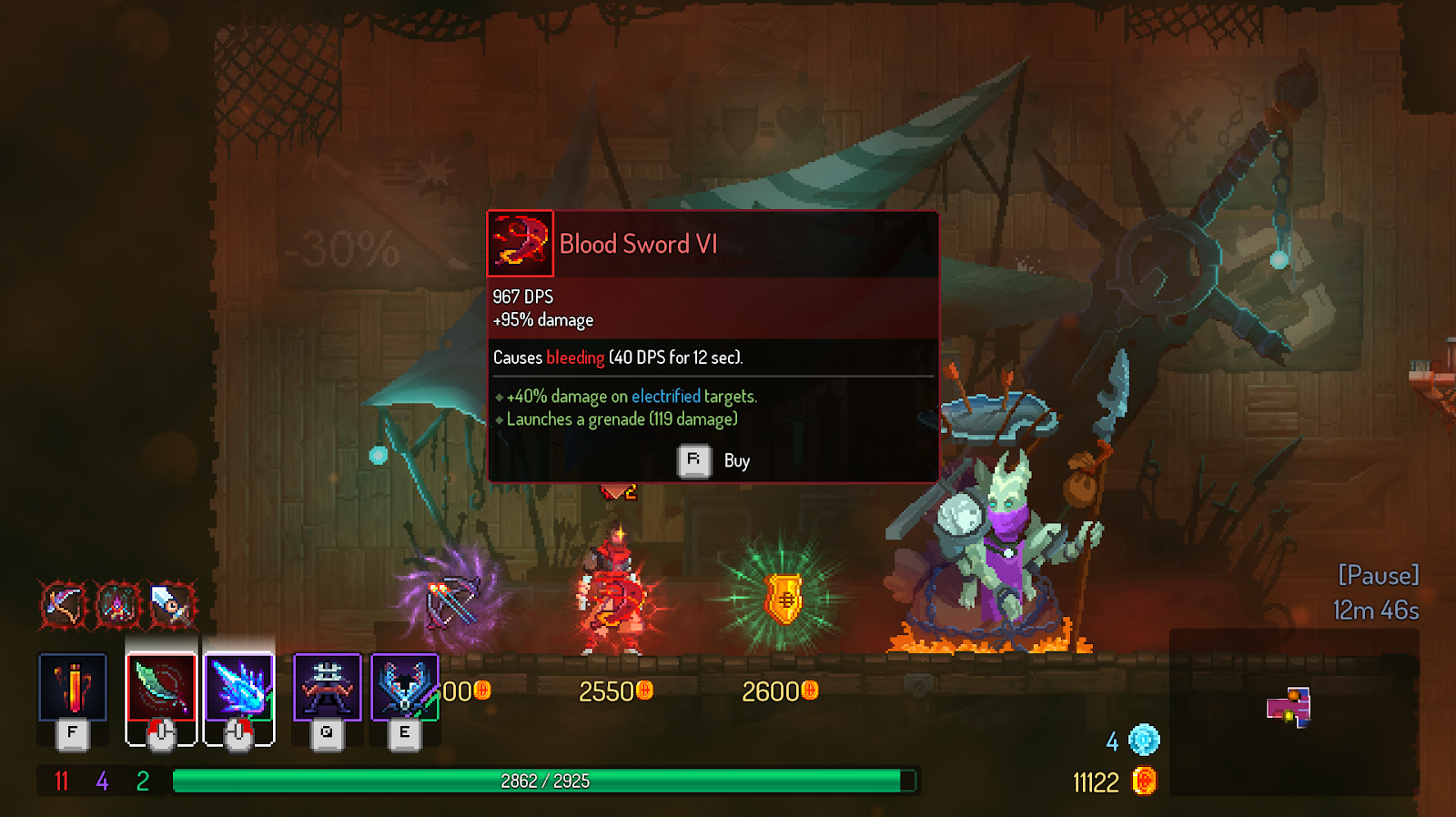Screen dimensions: 1456x817
Task: Activate the armored figure skill slot
Action: pyautogui.click(x=327, y=687)
